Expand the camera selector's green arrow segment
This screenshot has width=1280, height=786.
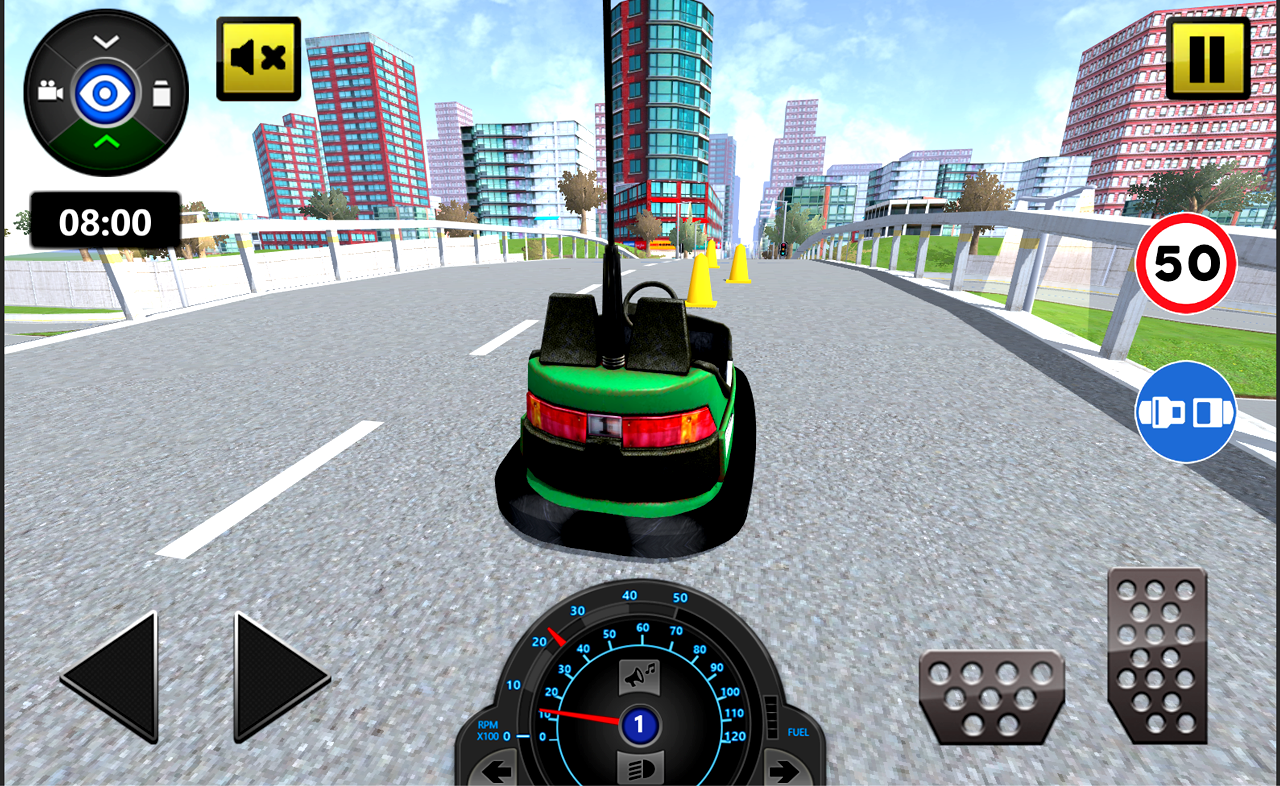[105, 140]
